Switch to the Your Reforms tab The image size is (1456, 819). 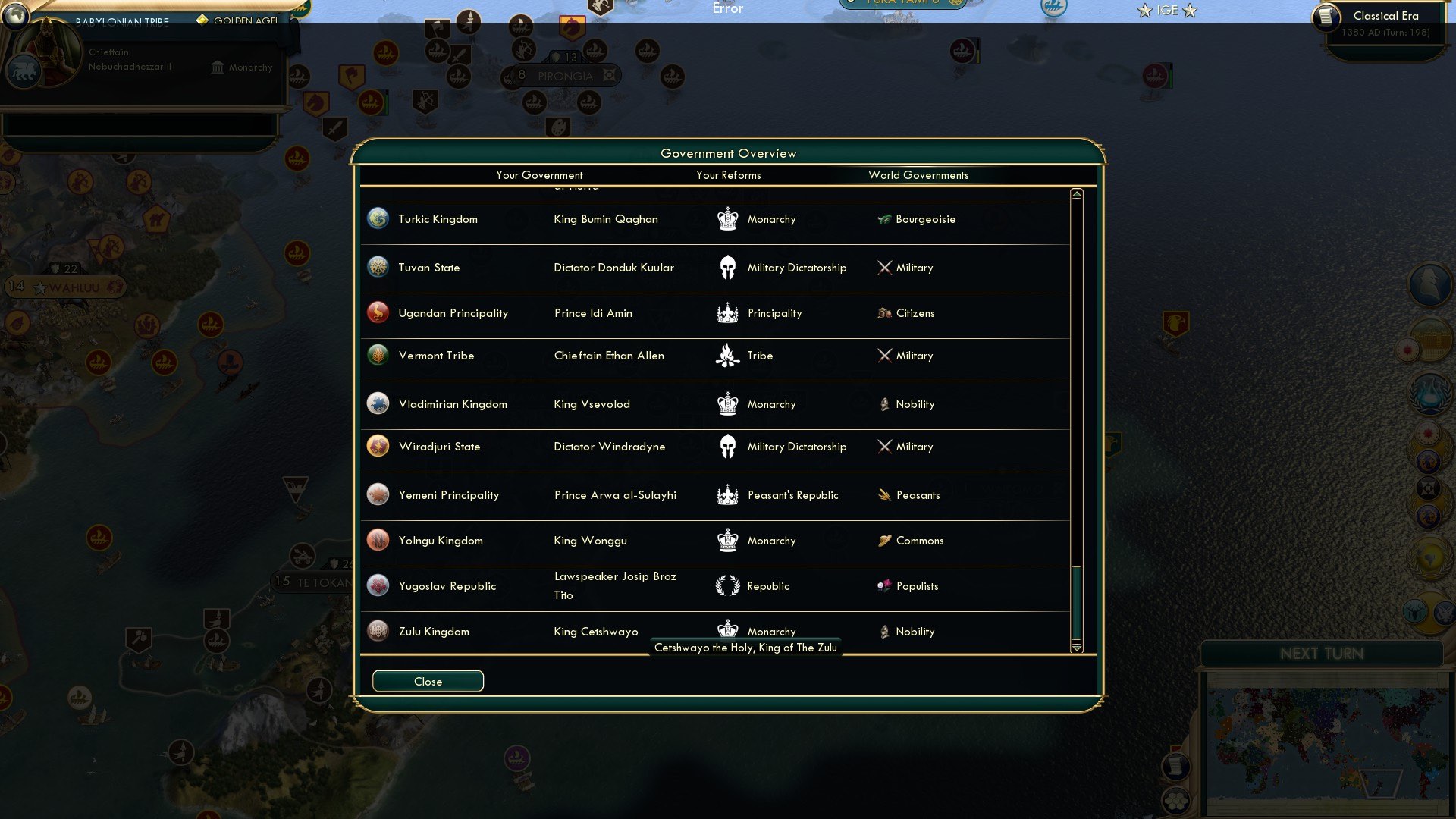click(x=729, y=175)
